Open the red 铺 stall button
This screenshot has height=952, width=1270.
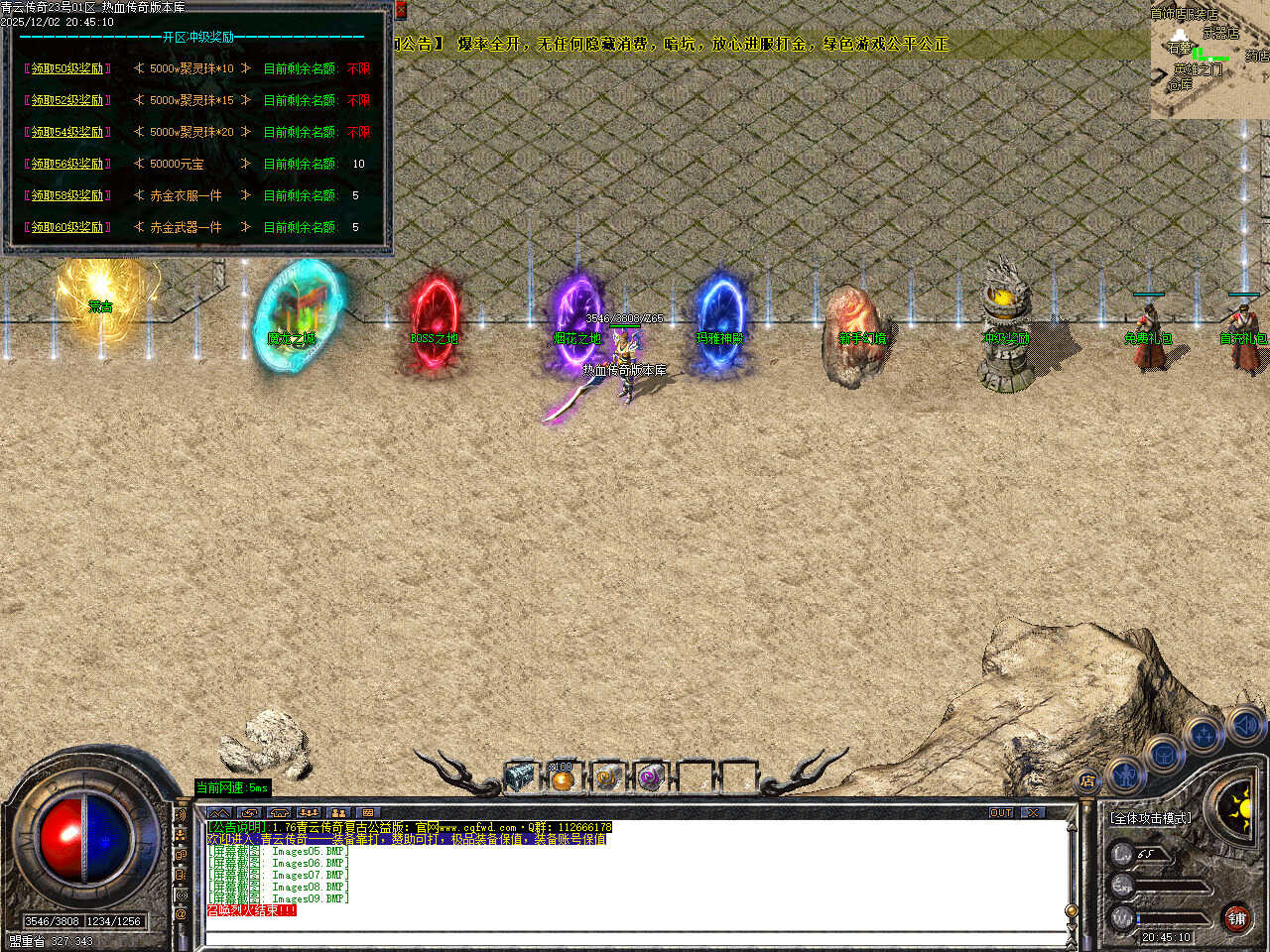click(1236, 919)
